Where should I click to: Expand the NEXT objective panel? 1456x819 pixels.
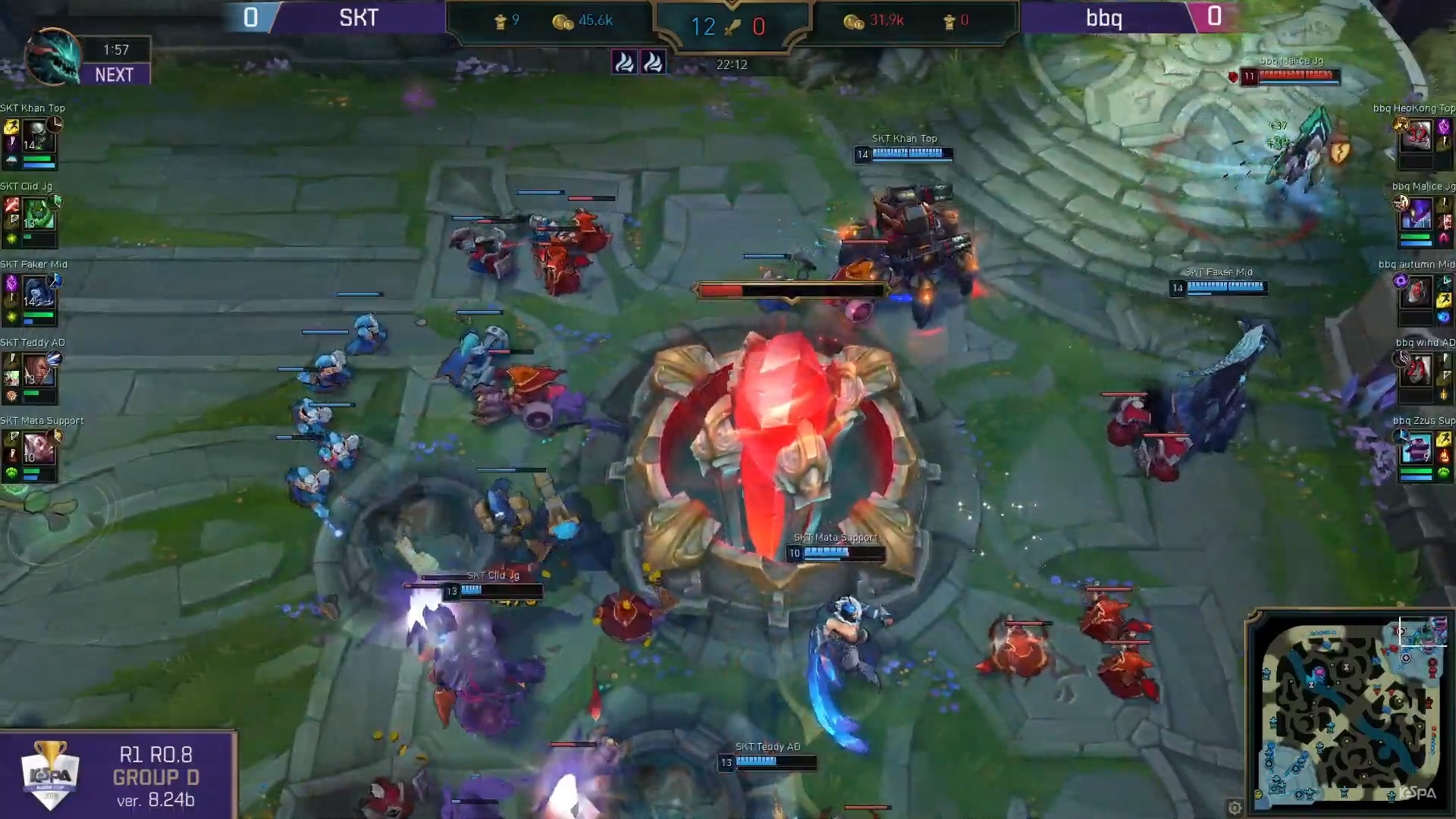coord(115,75)
